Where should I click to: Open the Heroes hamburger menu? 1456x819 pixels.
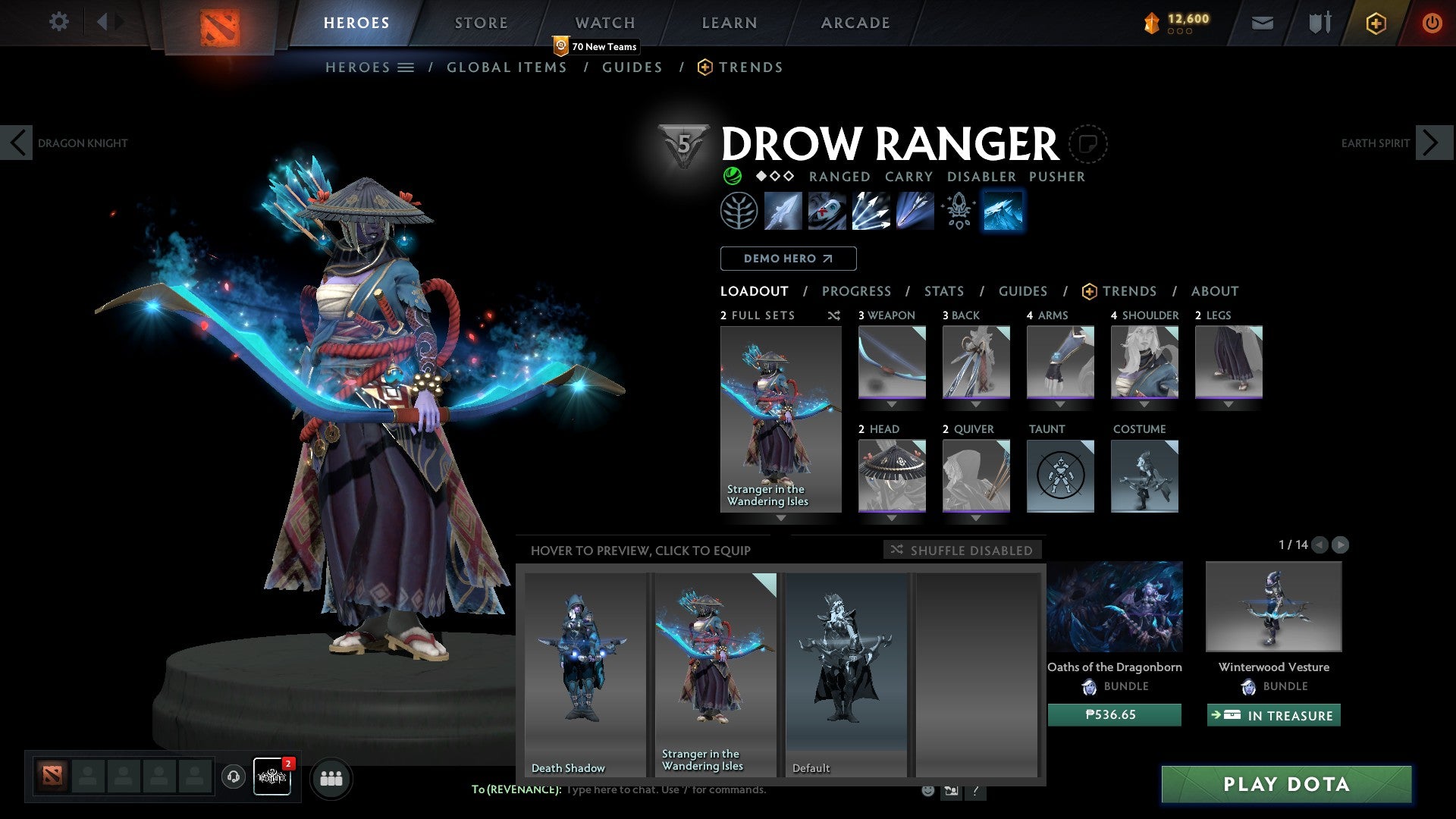coord(406,67)
